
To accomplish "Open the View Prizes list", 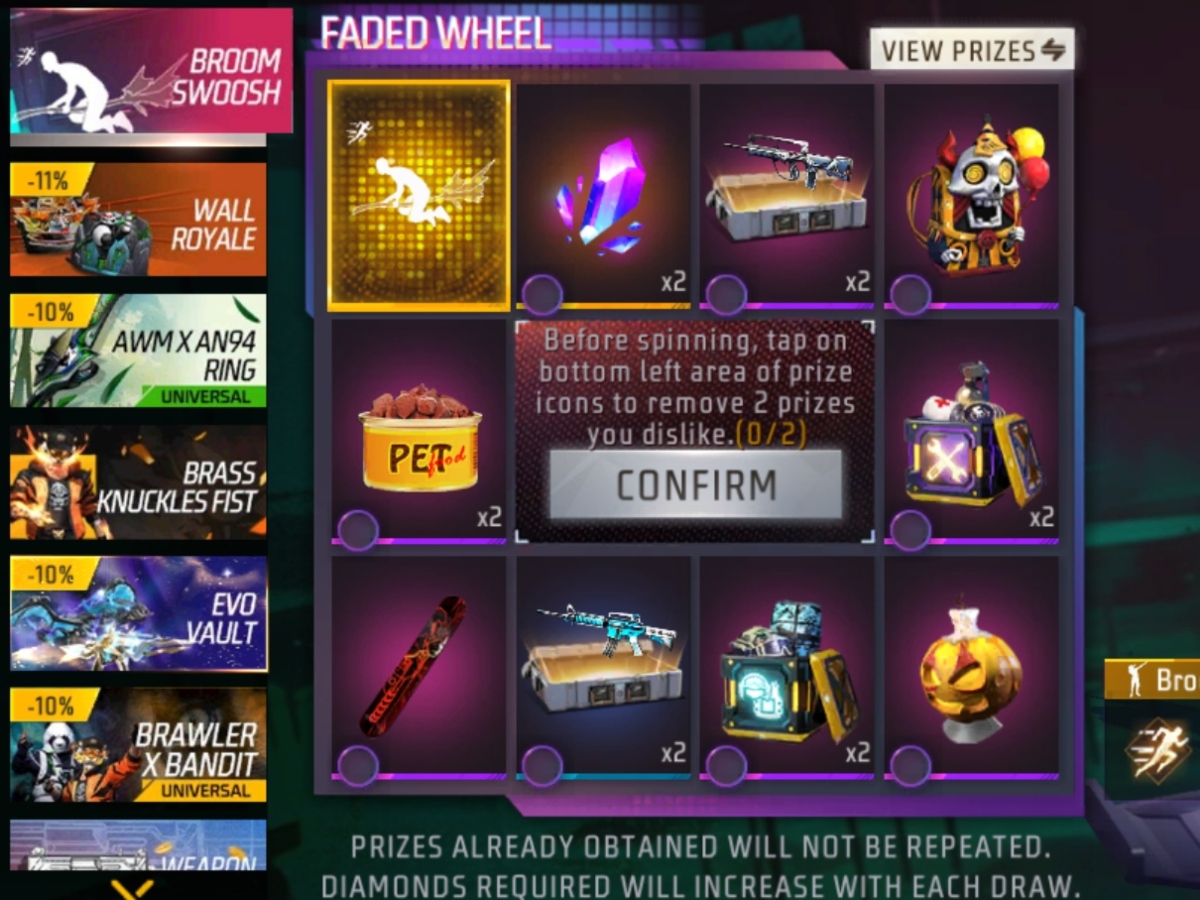I will [x=971, y=49].
